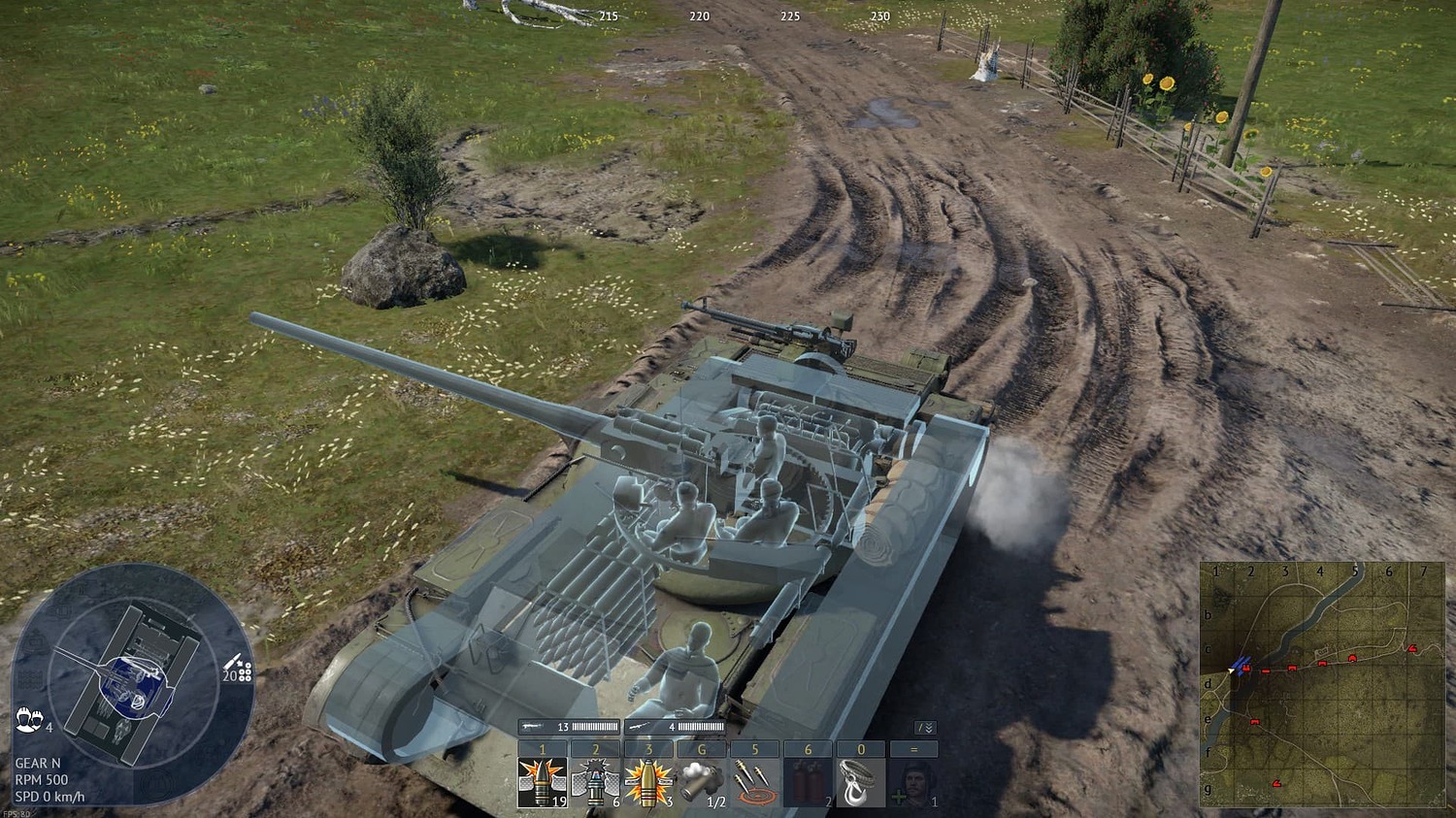This screenshot has width=1456, height=818.
Task: Select the smoke grenade labeled G
Action: click(x=701, y=781)
